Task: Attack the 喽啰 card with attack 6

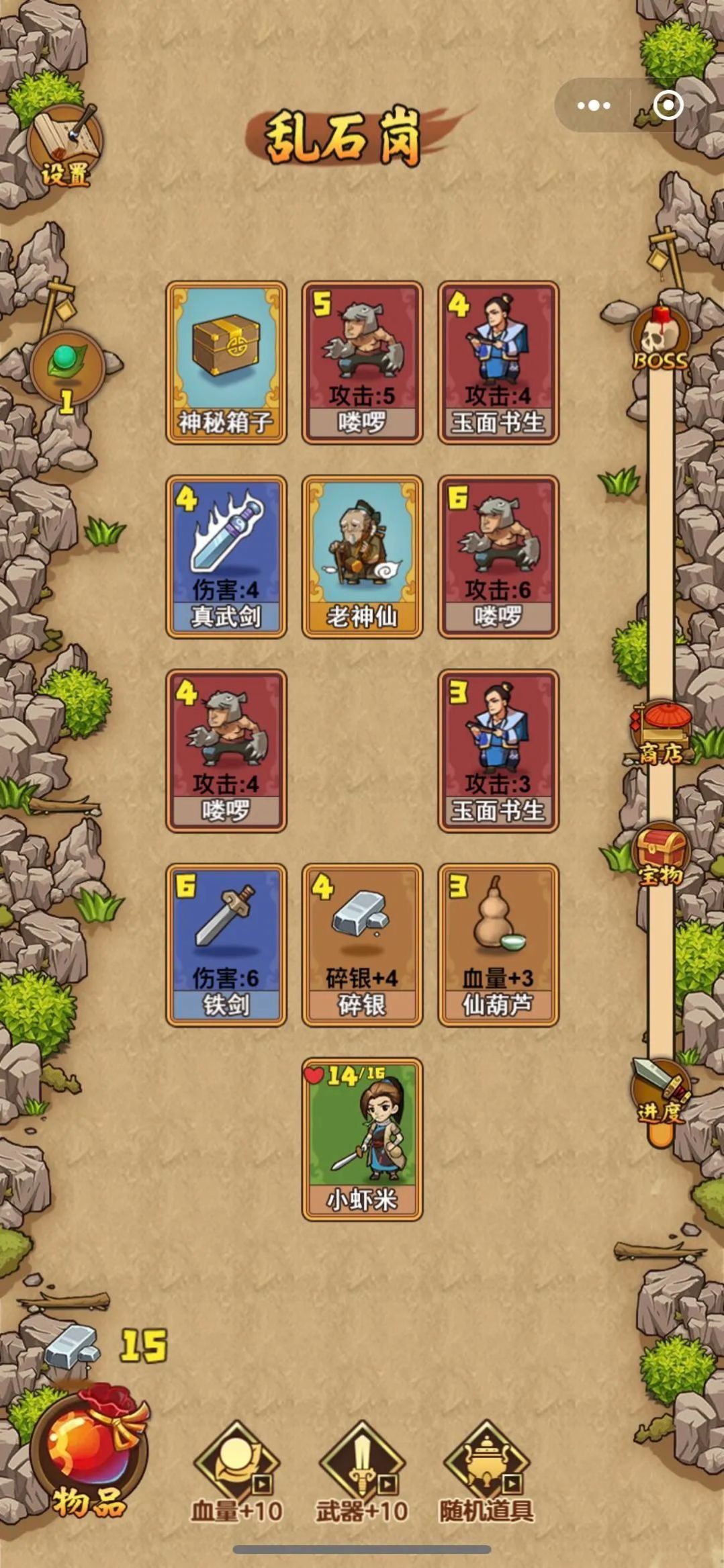Action: click(498, 557)
